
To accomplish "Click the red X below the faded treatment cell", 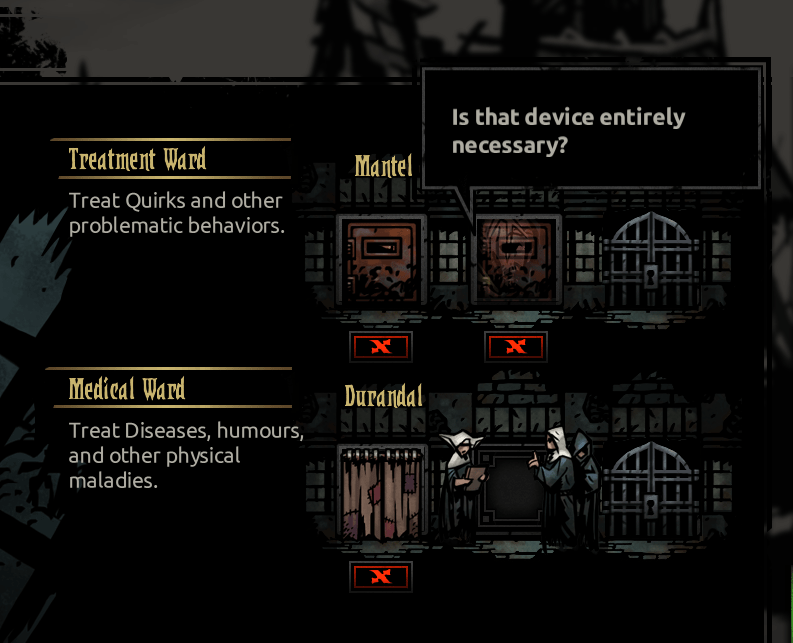I will [515, 347].
